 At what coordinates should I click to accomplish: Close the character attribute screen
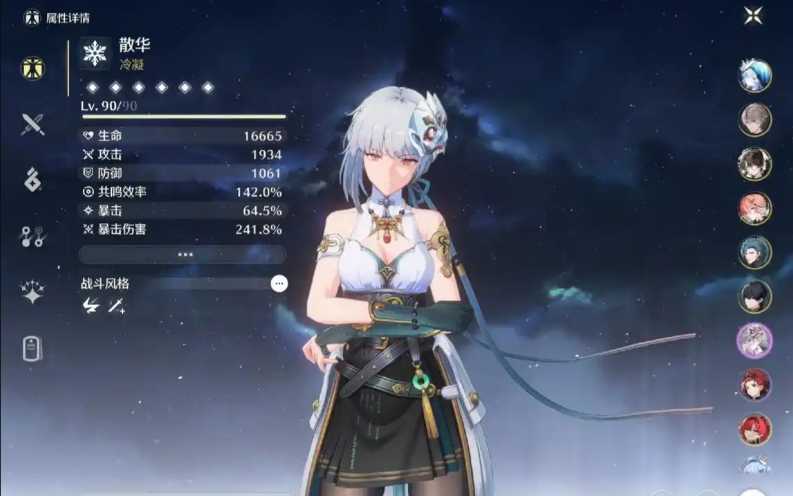click(x=753, y=15)
